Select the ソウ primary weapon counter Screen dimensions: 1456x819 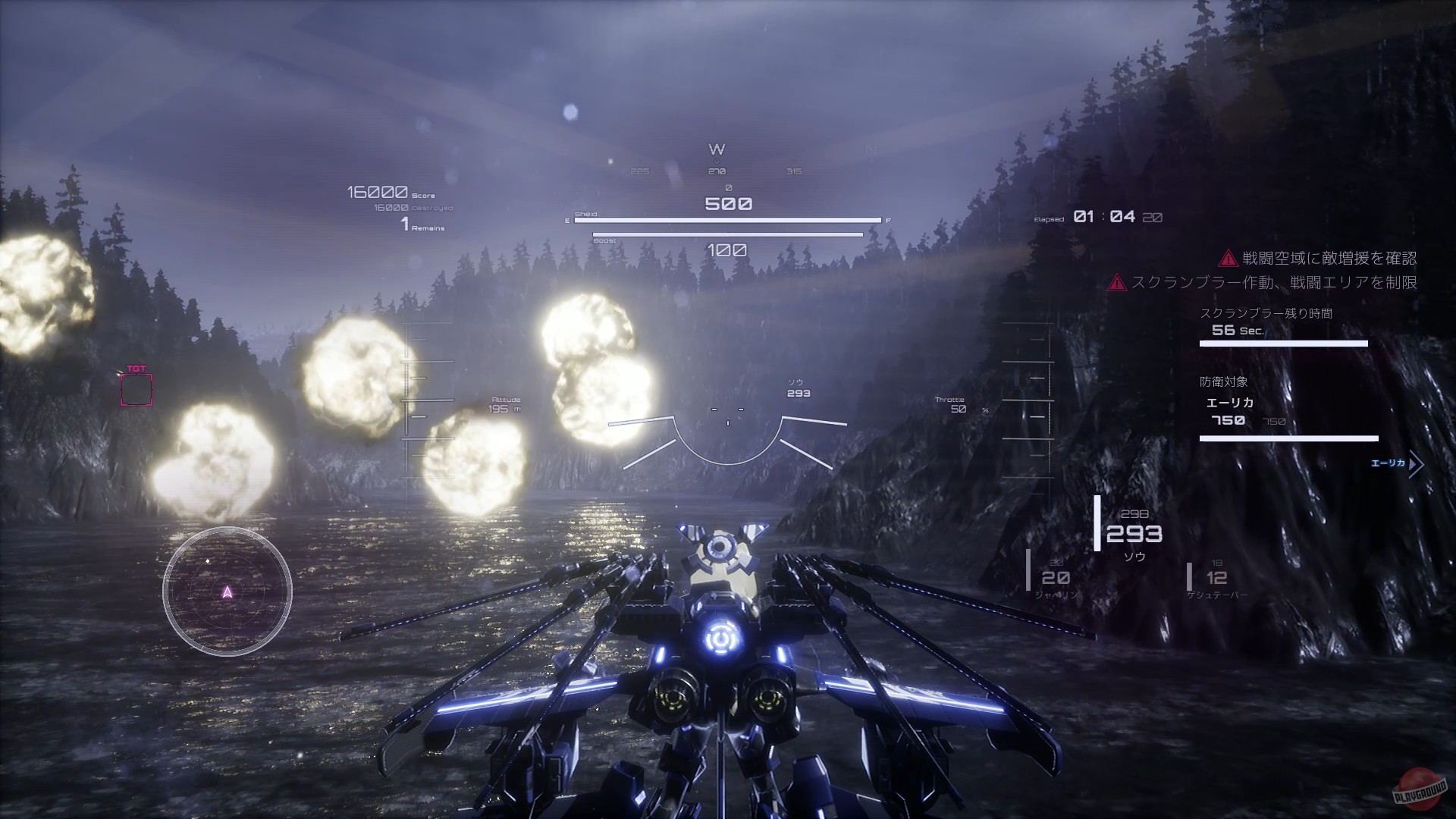(x=1134, y=540)
